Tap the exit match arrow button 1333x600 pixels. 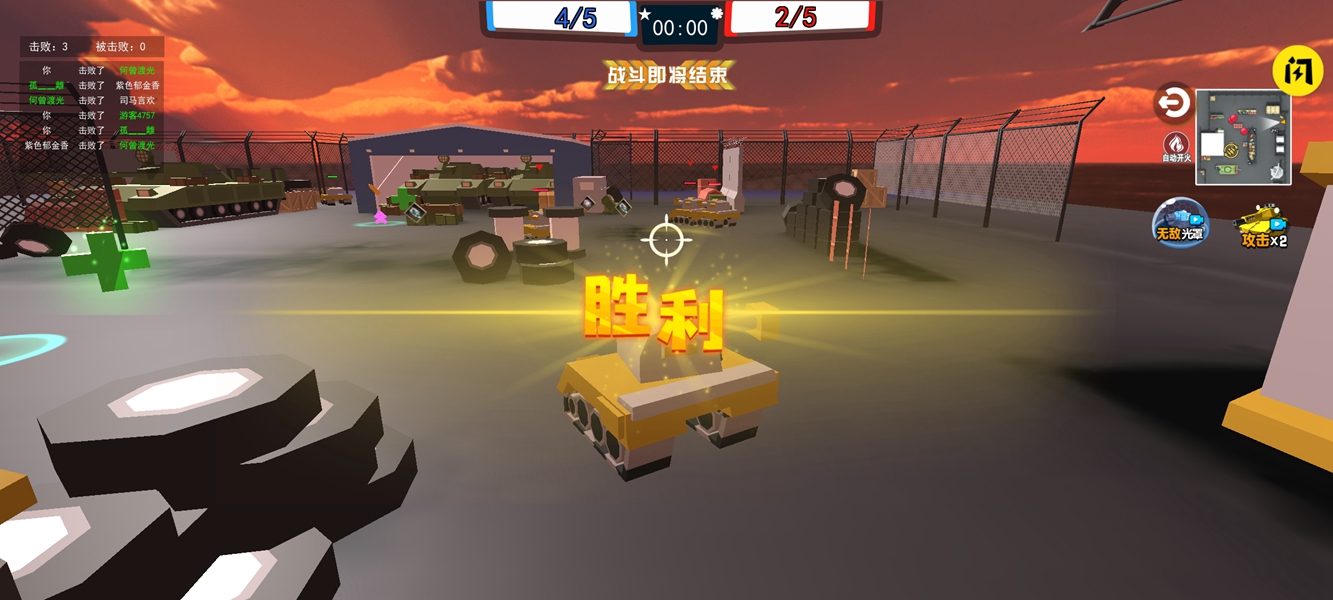click(1173, 103)
